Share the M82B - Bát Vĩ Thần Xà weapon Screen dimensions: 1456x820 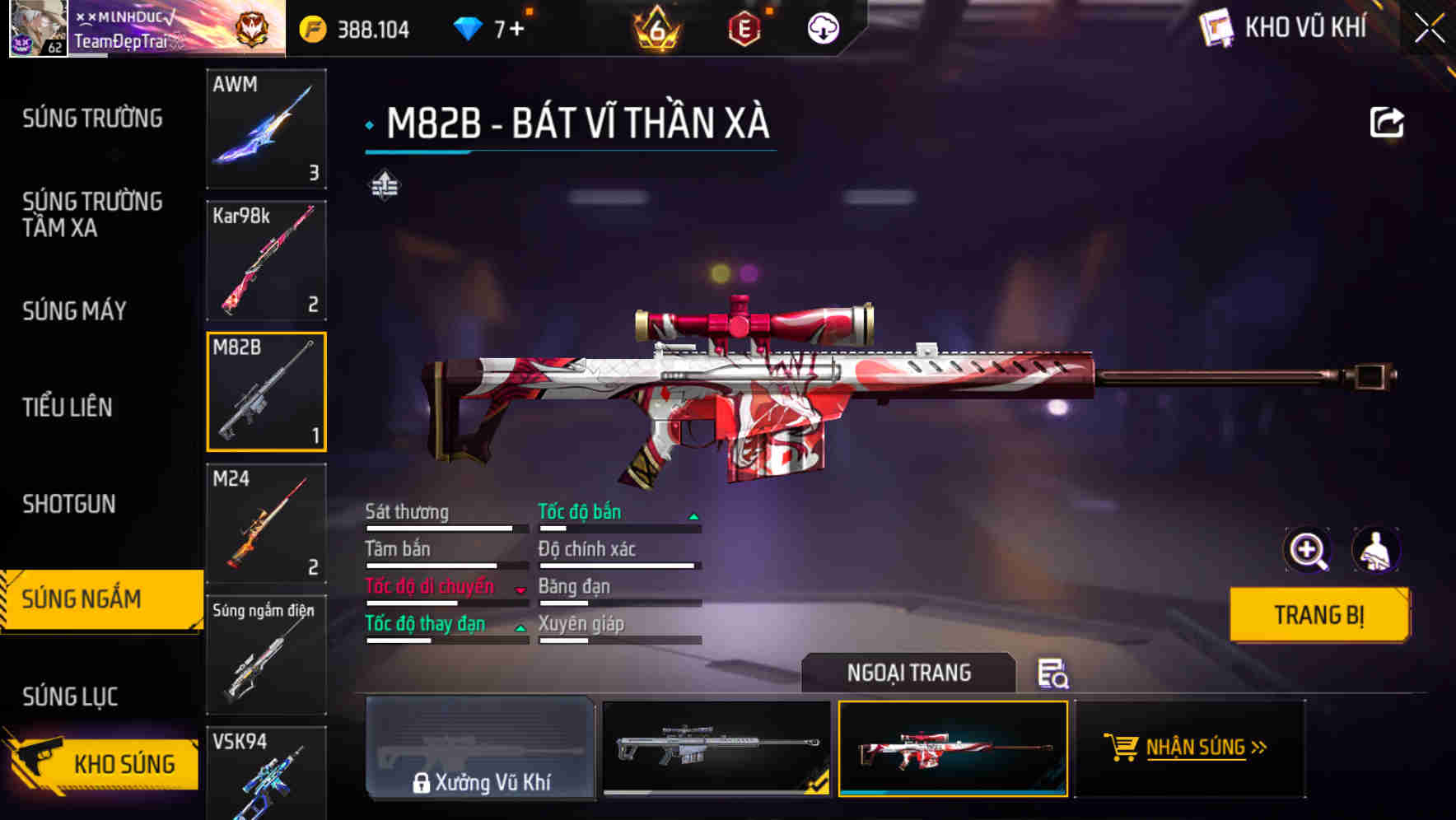pos(1388,121)
